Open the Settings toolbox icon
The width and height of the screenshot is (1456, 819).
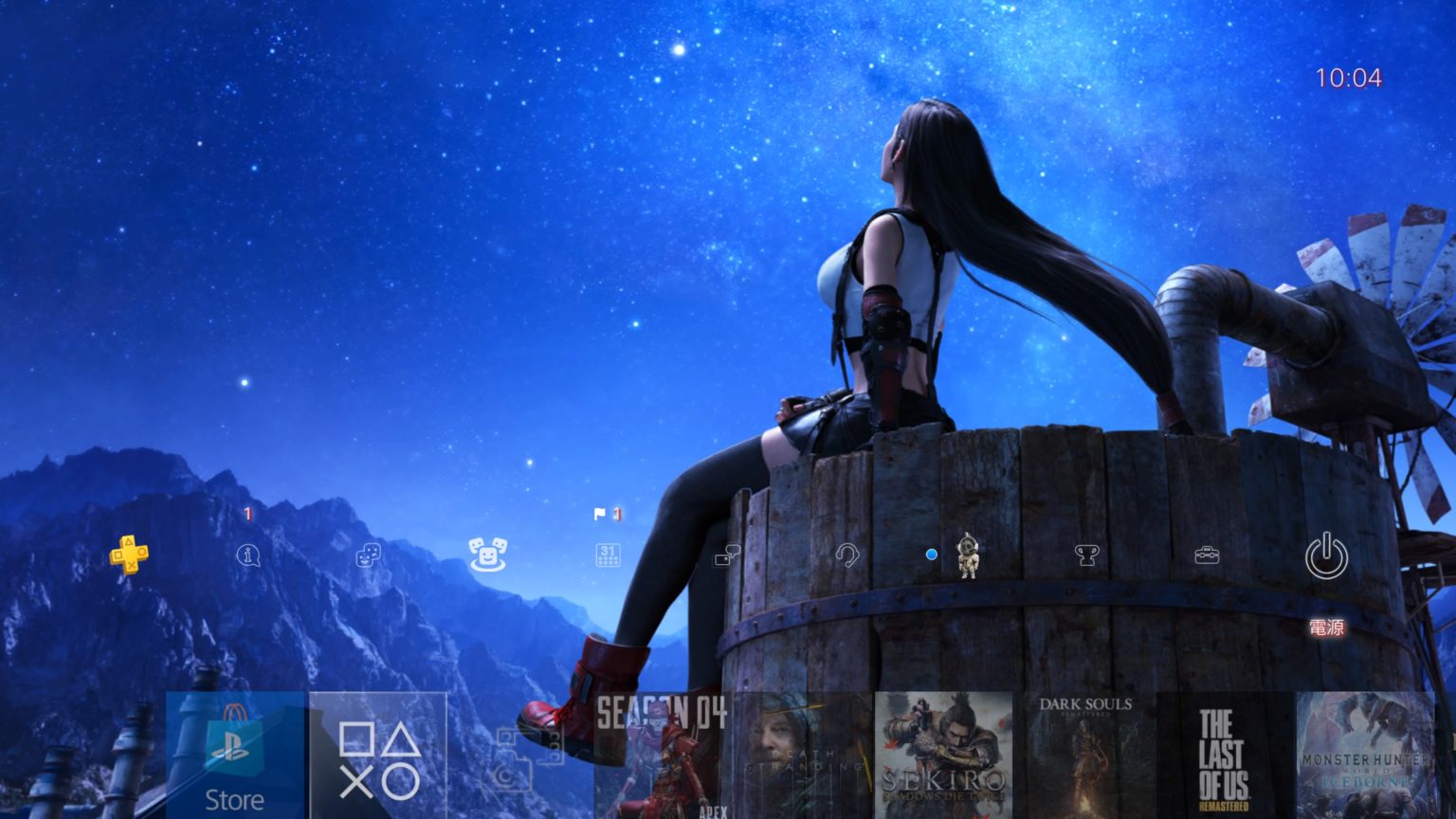(1207, 555)
